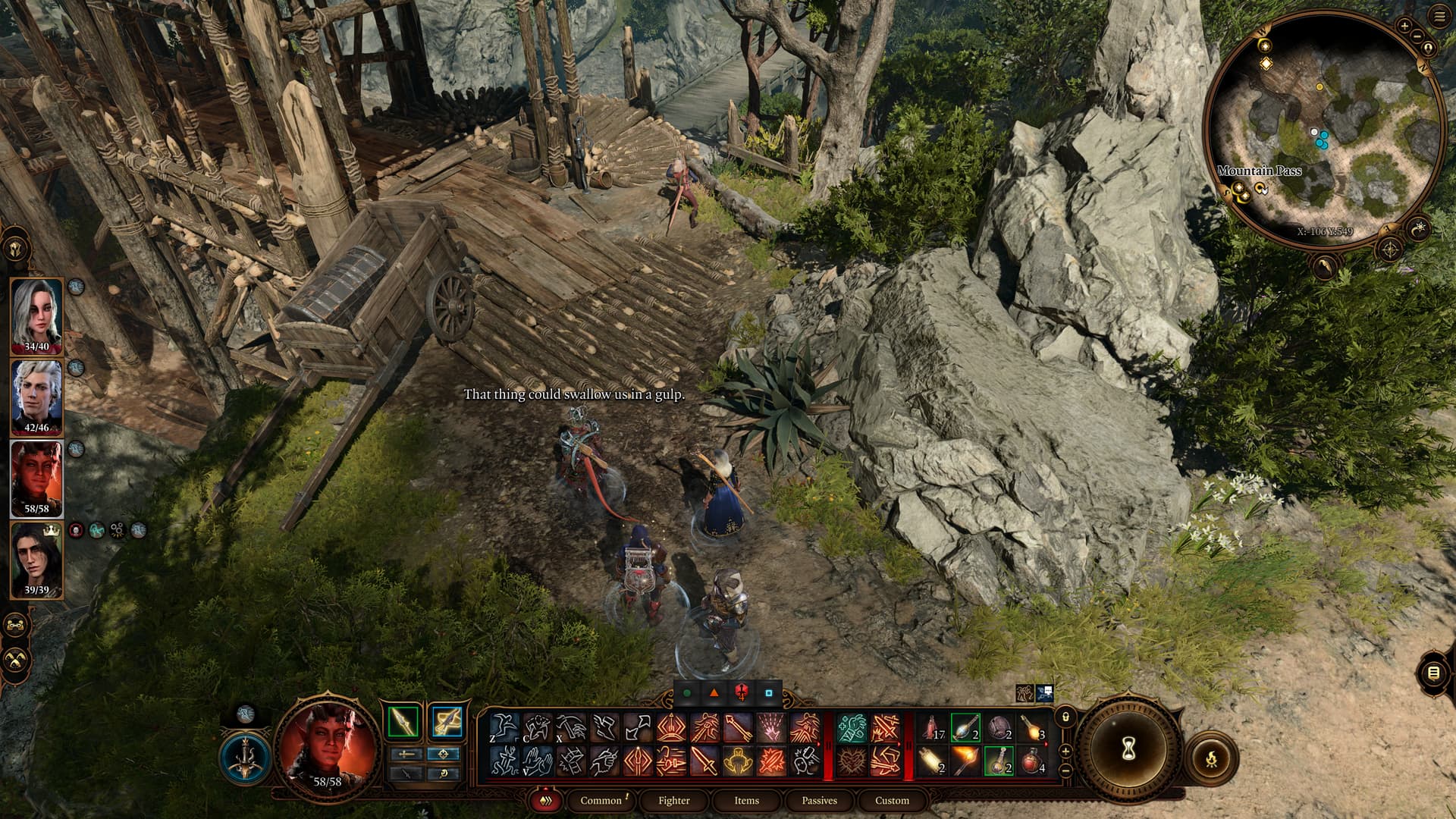Zoom in the minimap with plus button

pyautogui.click(x=1404, y=26)
